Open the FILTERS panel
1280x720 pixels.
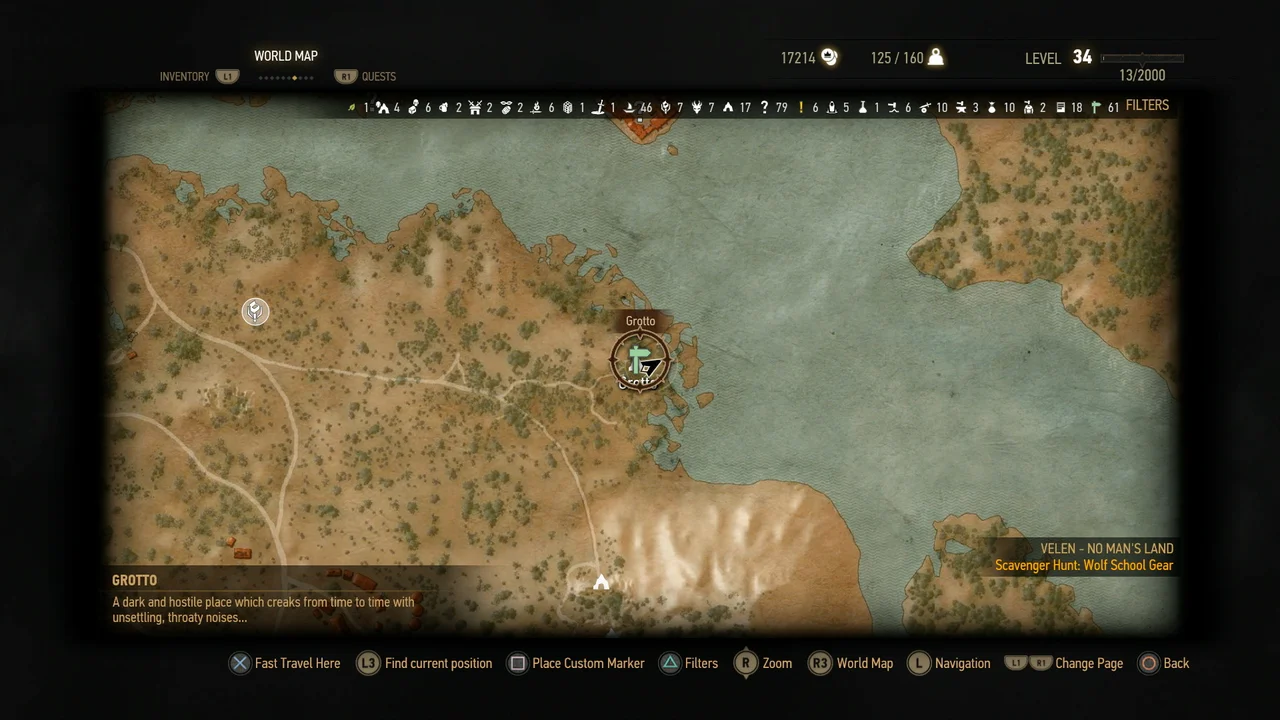click(1147, 105)
